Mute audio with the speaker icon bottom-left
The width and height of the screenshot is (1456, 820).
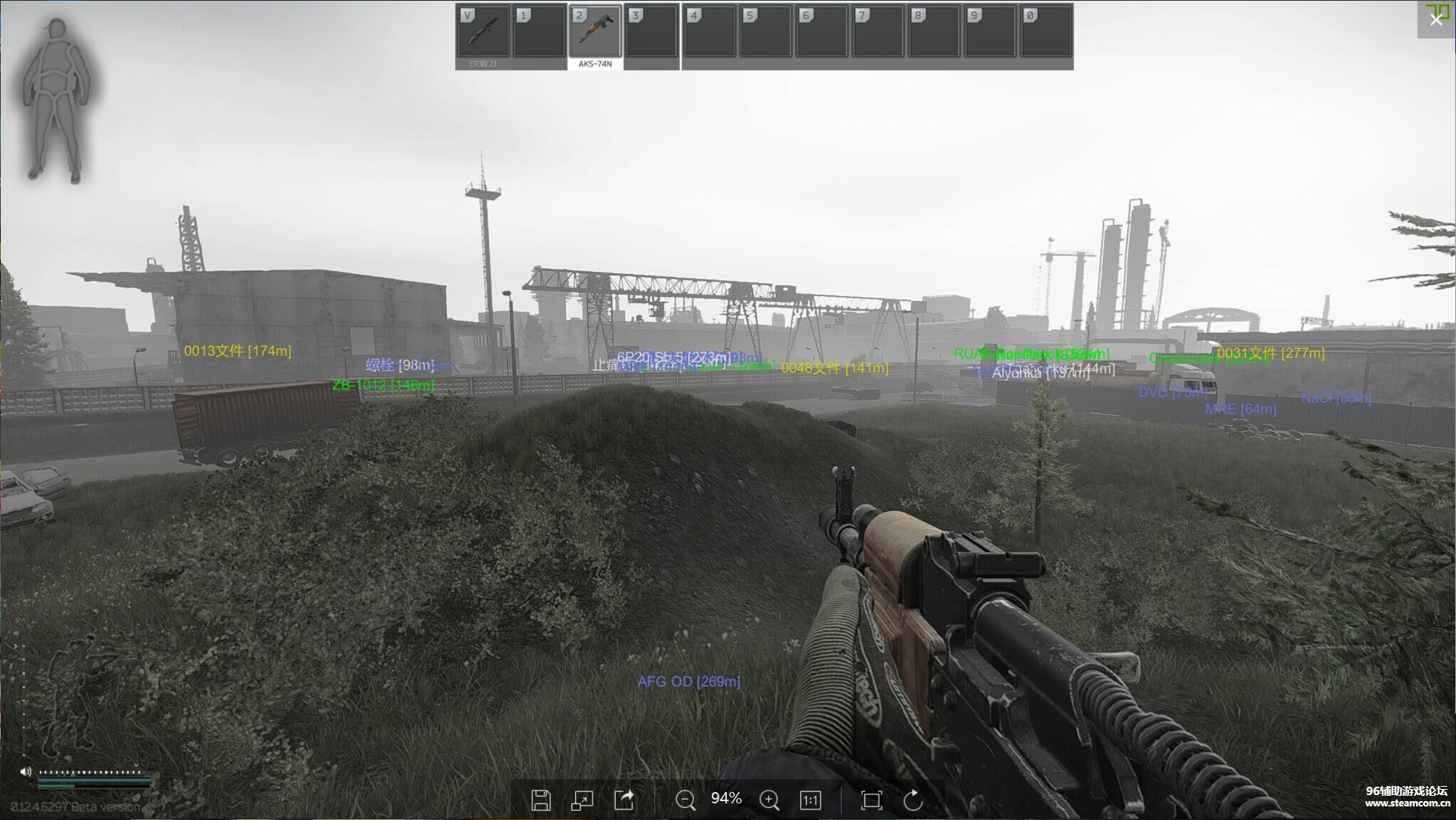(x=26, y=772)
